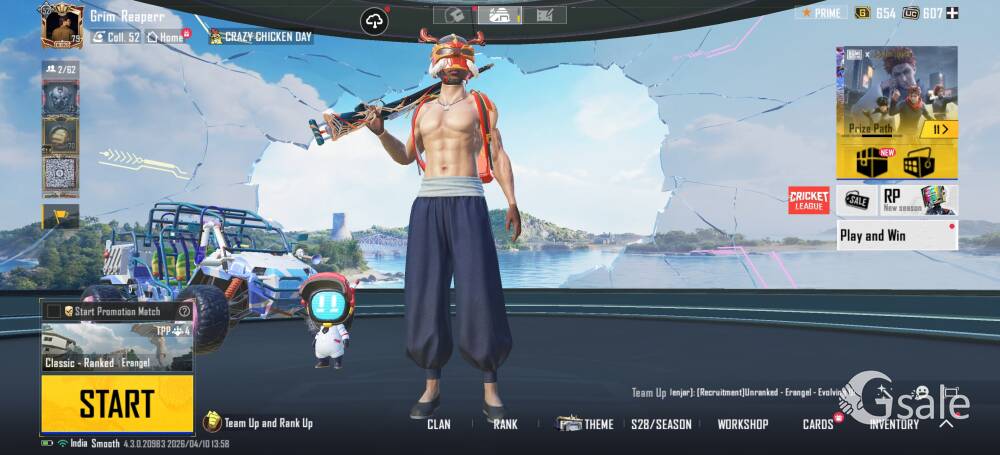Change the Classic Ranked Erangel map mode
Image resolution: width=1000 pixels, height=455 pixels.
point(117,347)
